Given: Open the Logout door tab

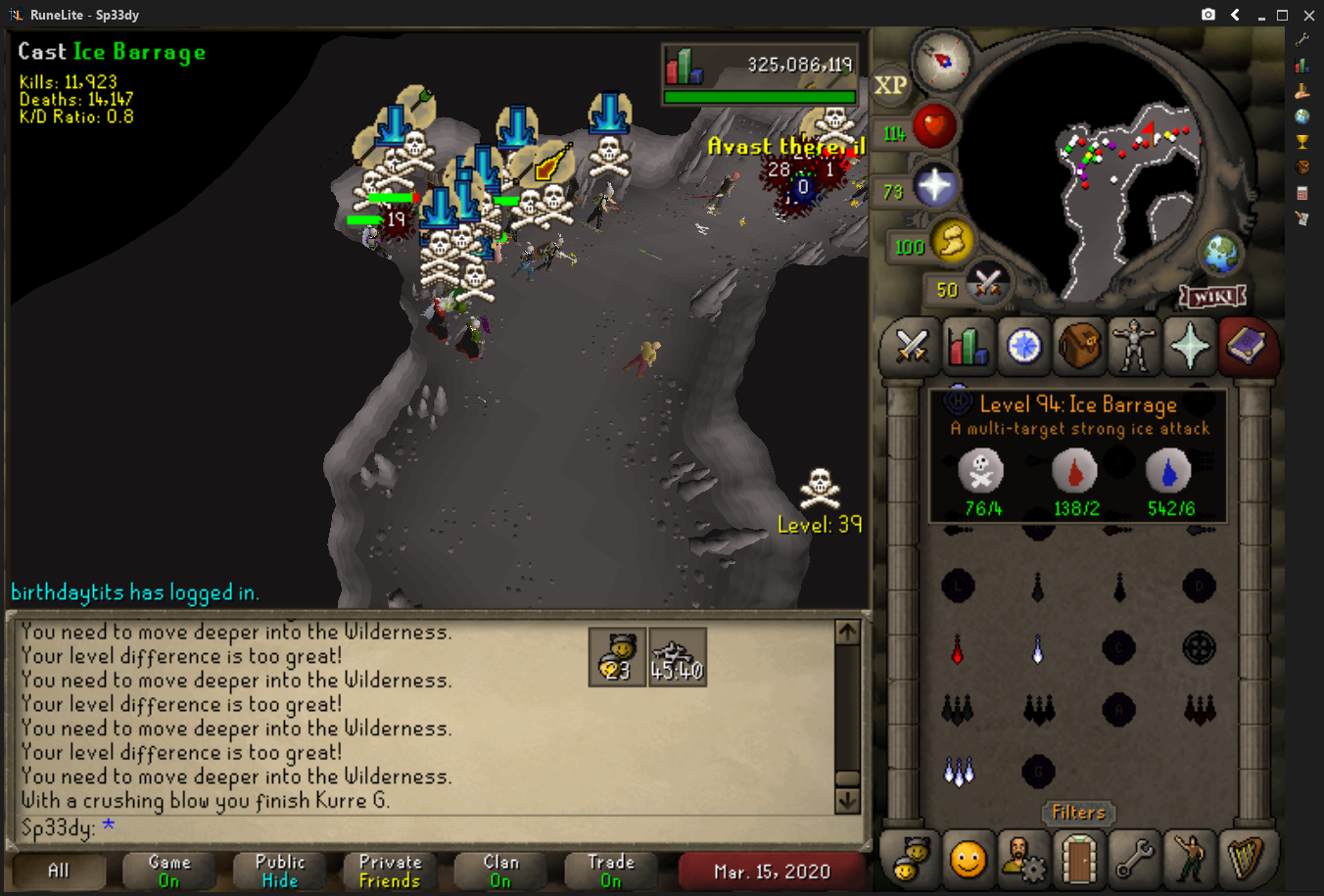Looking at the screenshot, I should pos(1078,860).
